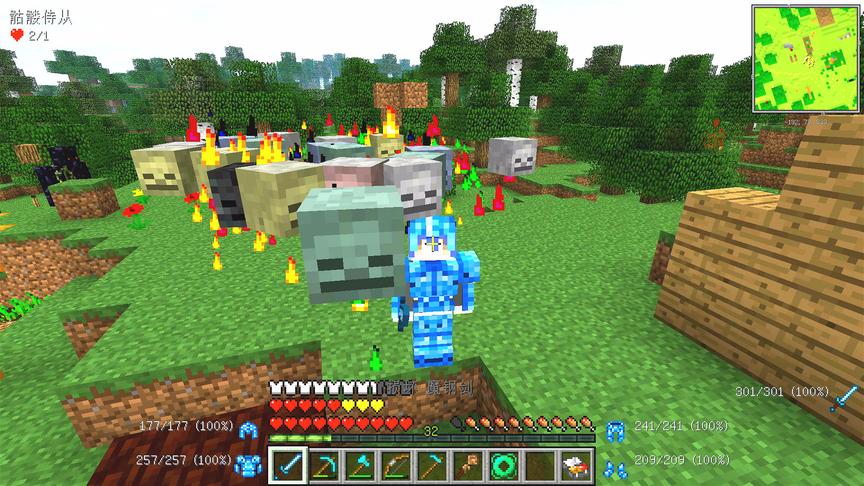The image size is (864, 486).
Task: Click the minimap
Action: [806, 58]
